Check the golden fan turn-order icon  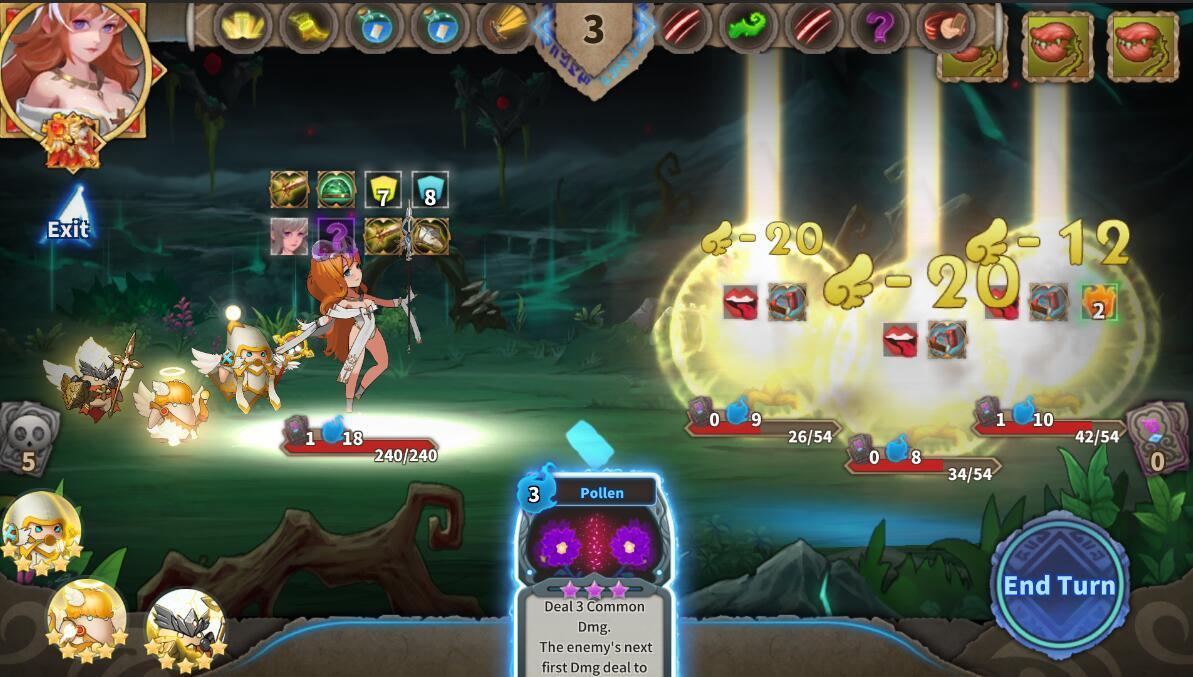click(506, 27)
